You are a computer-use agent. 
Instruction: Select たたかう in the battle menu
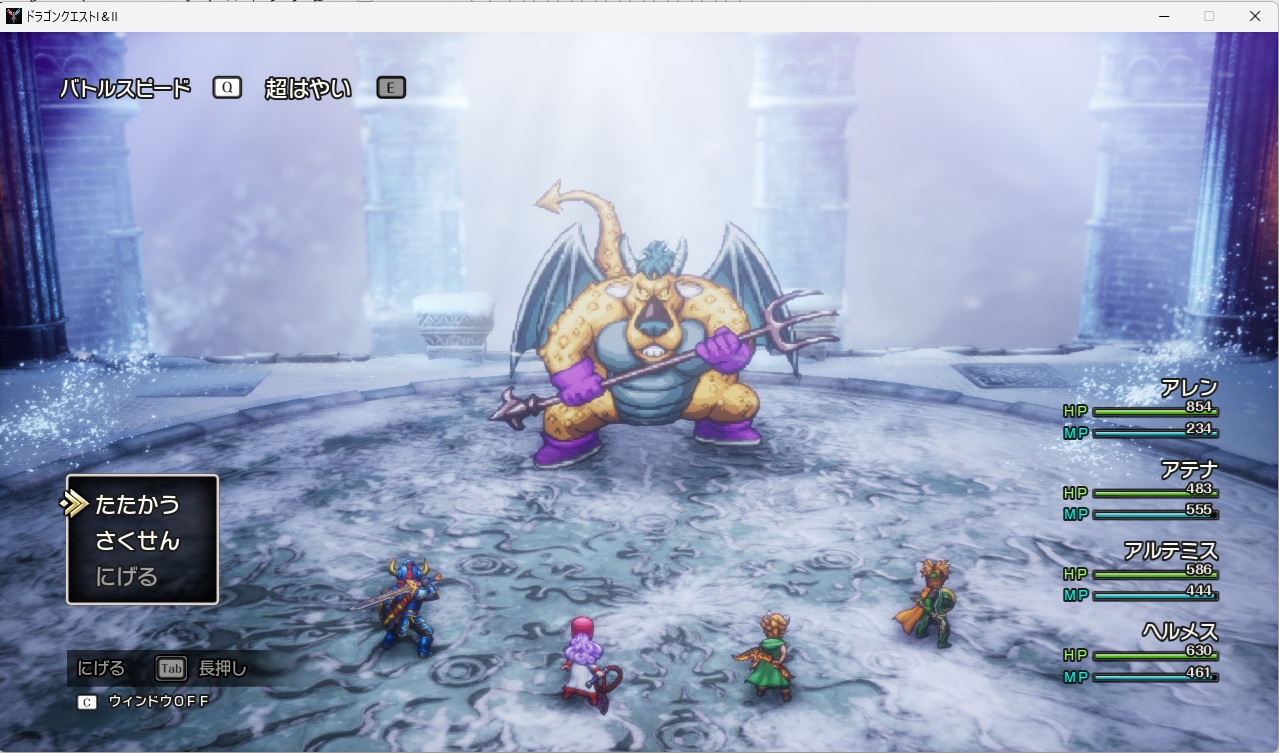(x=137, y=505)
